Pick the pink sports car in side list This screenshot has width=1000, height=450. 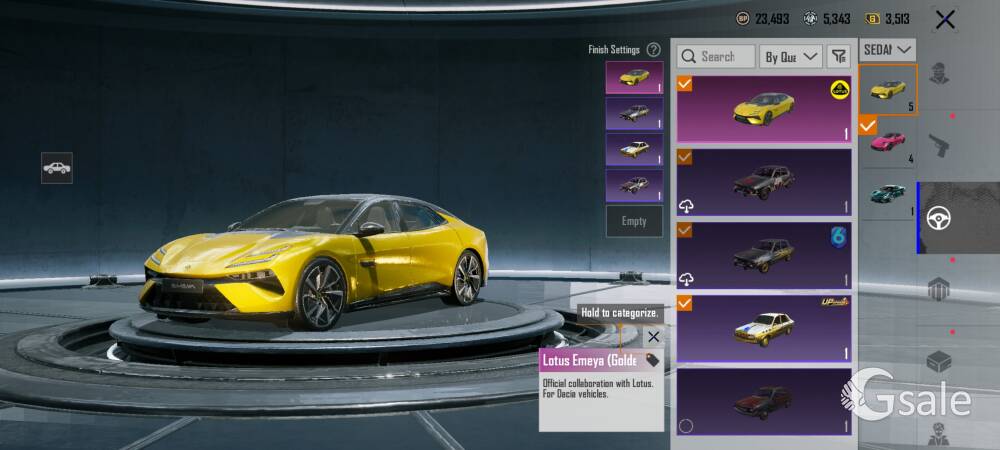[888, 142]
